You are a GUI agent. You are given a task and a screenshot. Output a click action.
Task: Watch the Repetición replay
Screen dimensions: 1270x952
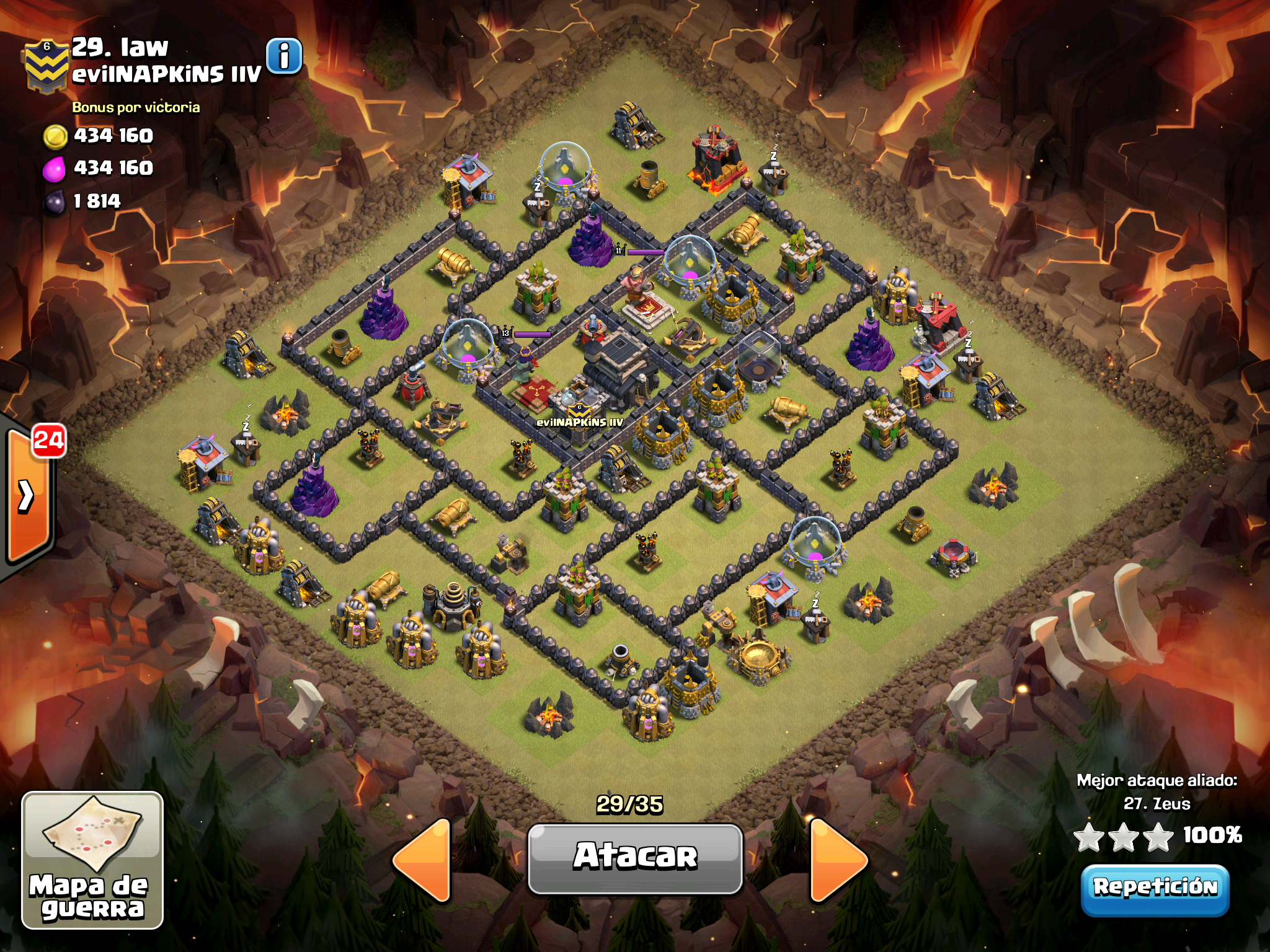click(x=1155, y=889)
